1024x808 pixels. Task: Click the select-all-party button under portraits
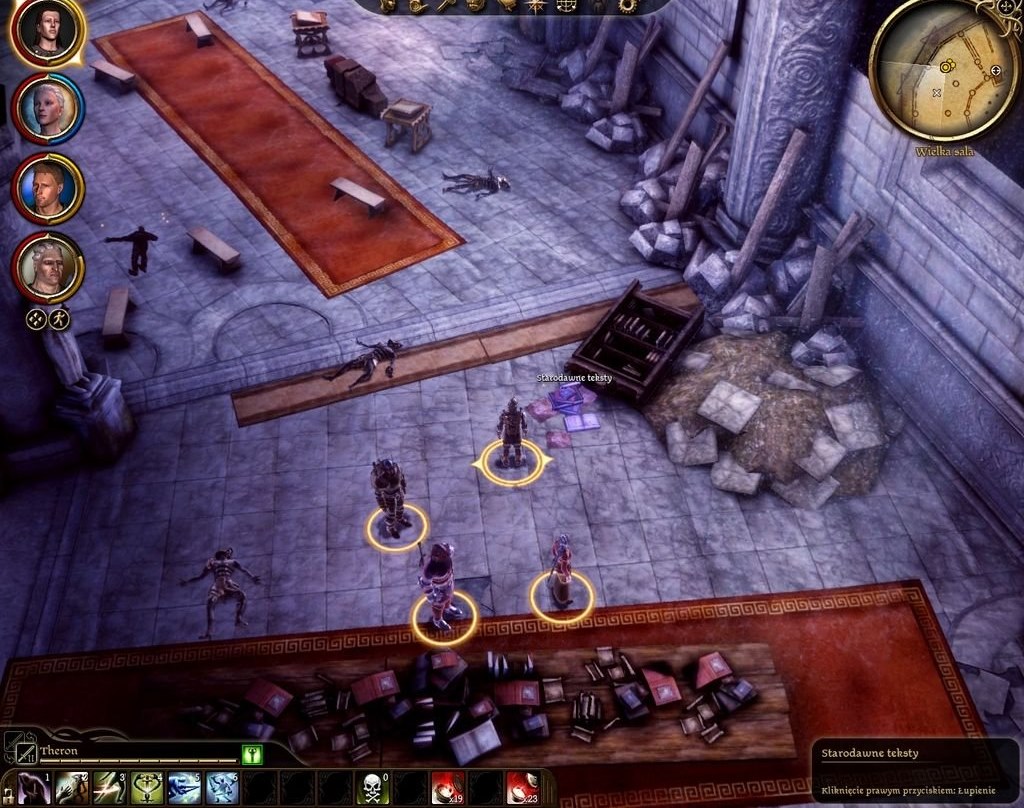coord(36,320)
